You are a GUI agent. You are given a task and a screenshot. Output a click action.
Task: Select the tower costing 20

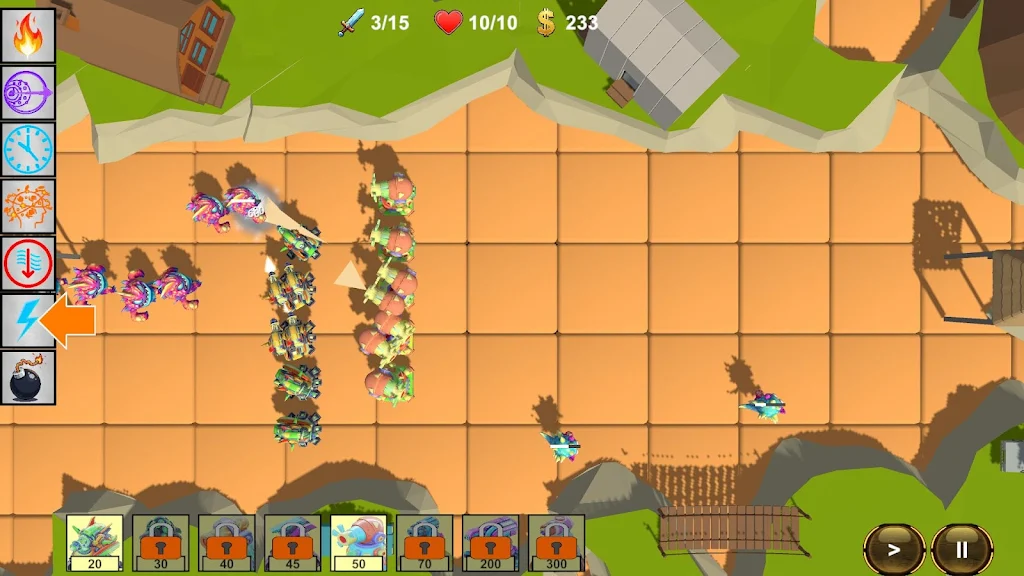(x=95, y=542)
